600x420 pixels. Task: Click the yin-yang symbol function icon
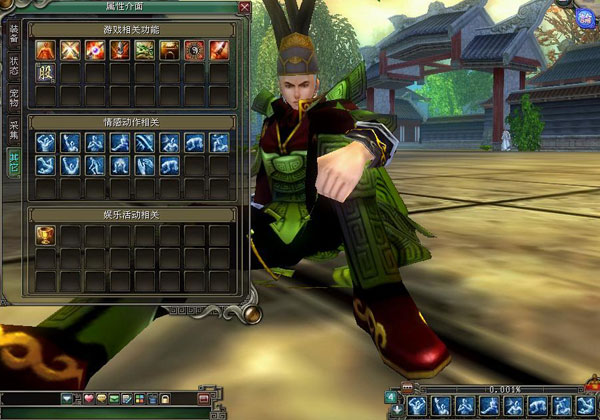(x=194, y=48)
